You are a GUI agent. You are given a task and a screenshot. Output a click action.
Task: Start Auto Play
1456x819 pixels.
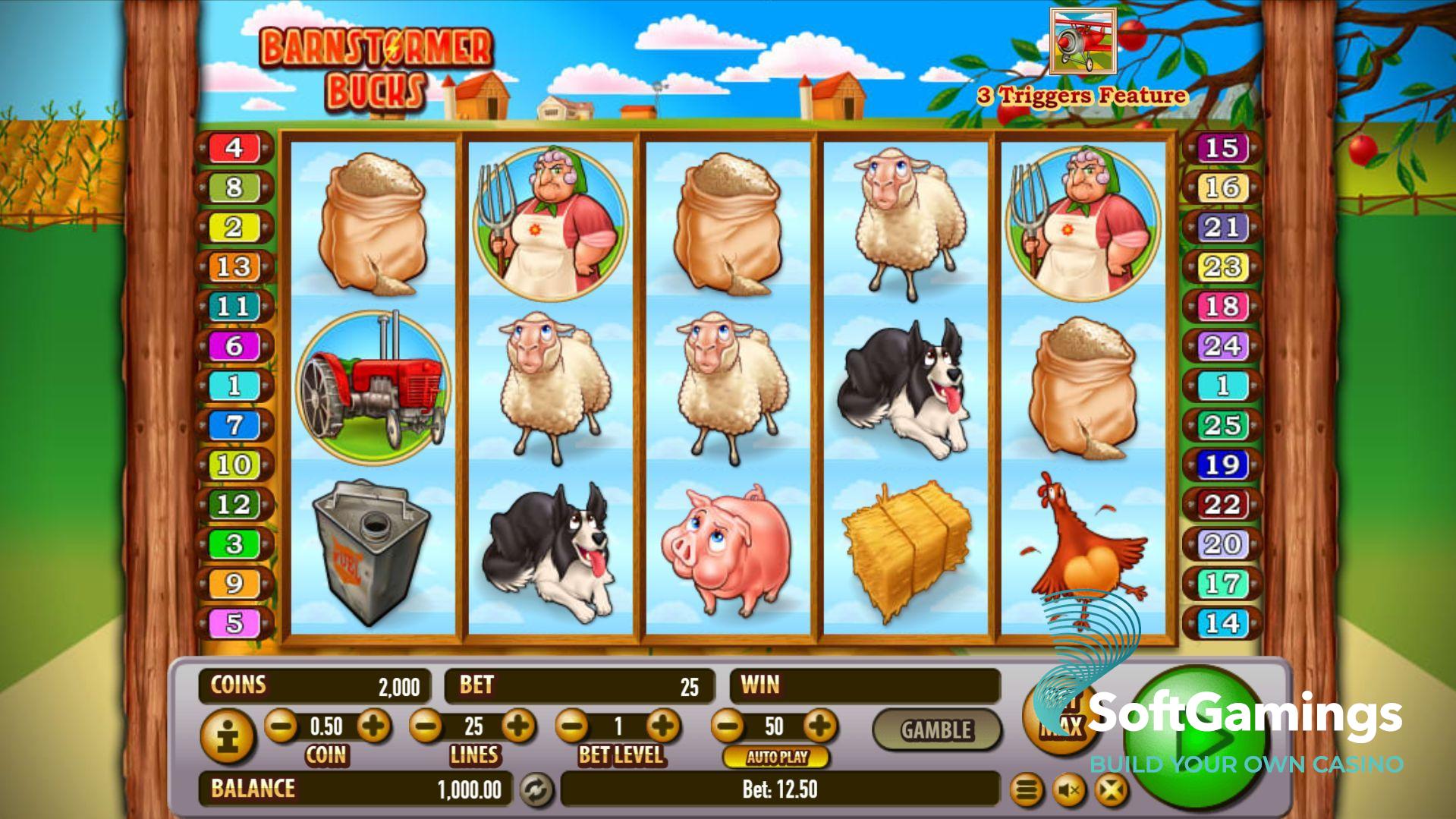pyautogui.click(x=776, y=757)
